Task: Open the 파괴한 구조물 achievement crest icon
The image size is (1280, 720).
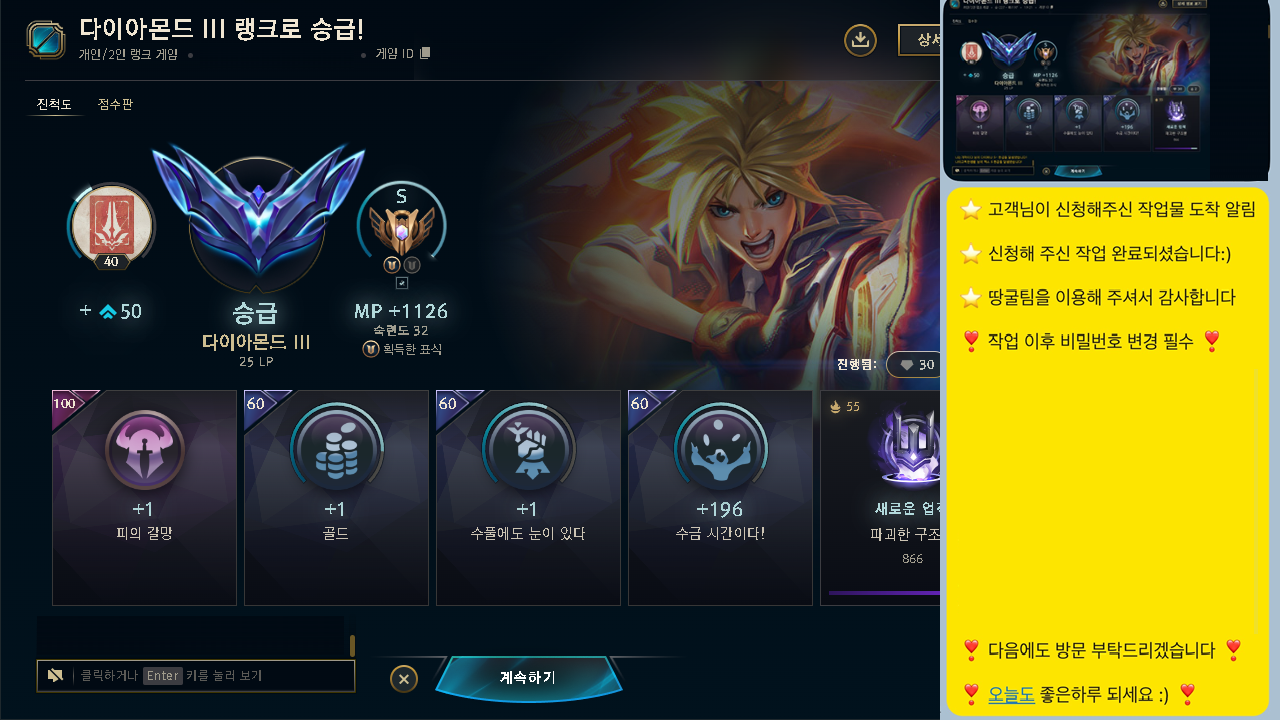Action: click(x=912, y=450)
